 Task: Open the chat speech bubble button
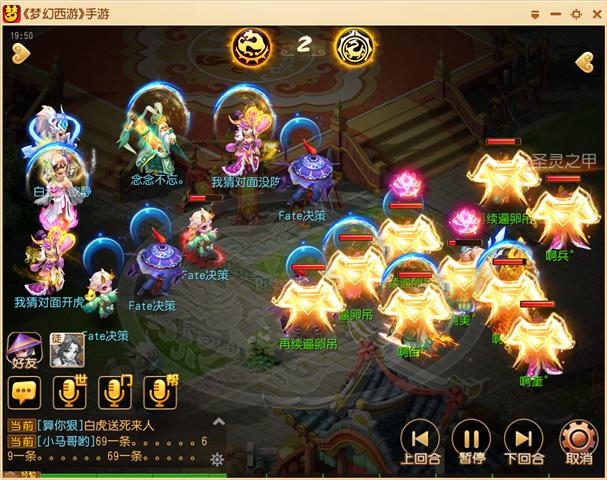24,393
